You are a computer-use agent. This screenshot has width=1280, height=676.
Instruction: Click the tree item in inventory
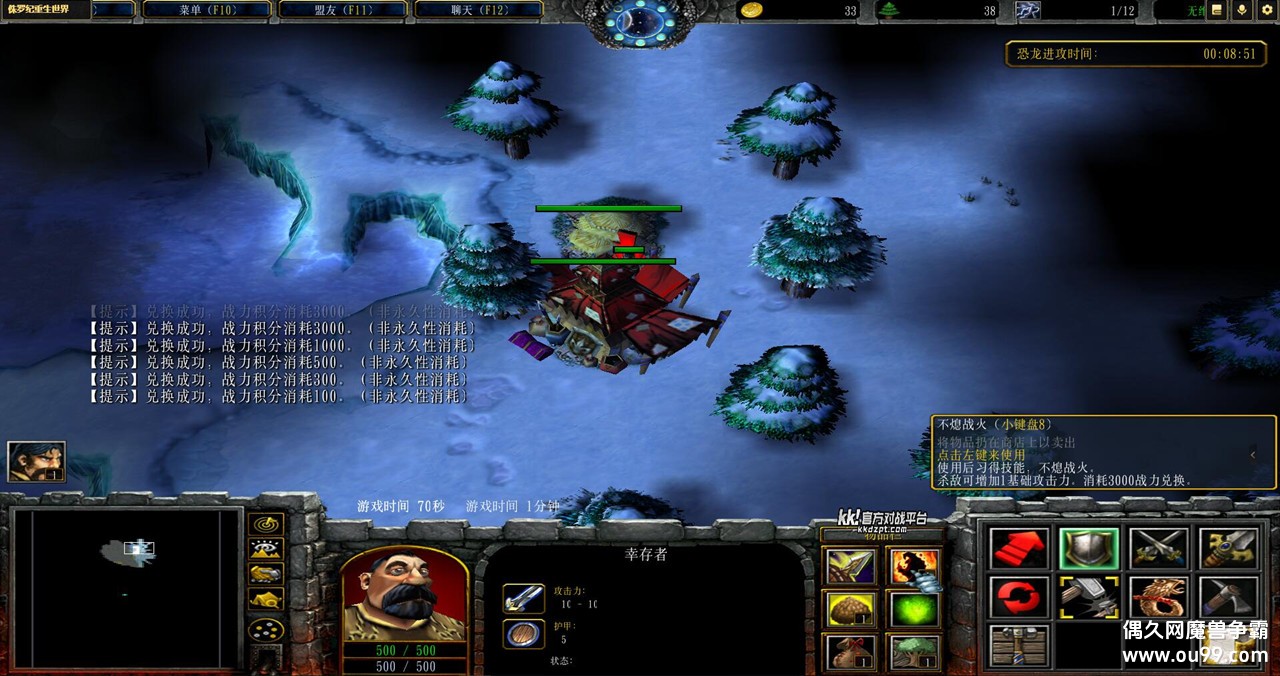tap(912, 652)
